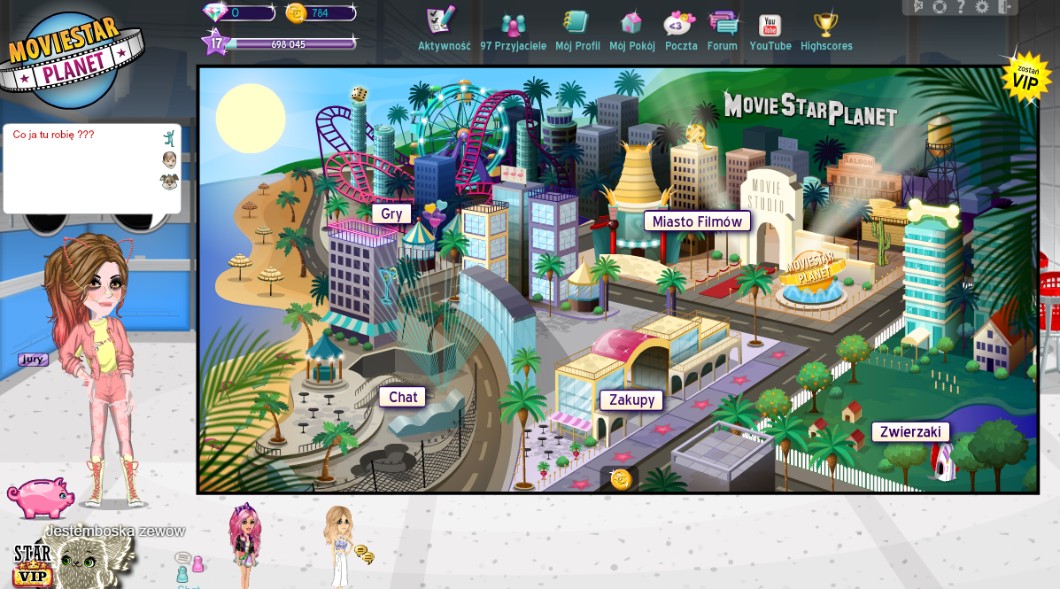This screenshot has width=1060, height=589.
Task: Open settings with the gear icon
Action: [981, 7]
